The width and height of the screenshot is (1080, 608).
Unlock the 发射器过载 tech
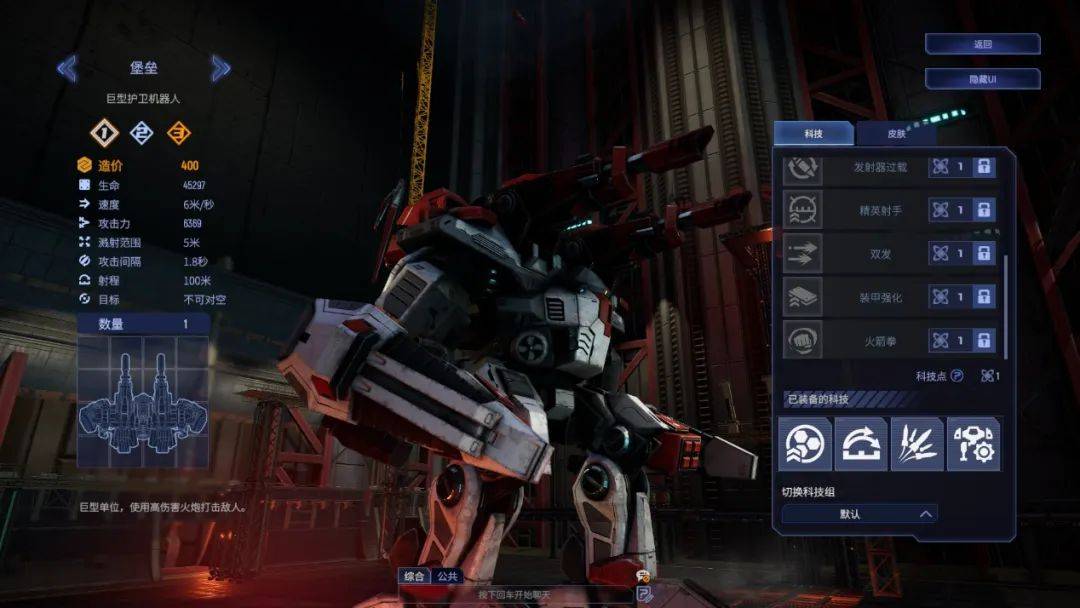coord(984,167)
